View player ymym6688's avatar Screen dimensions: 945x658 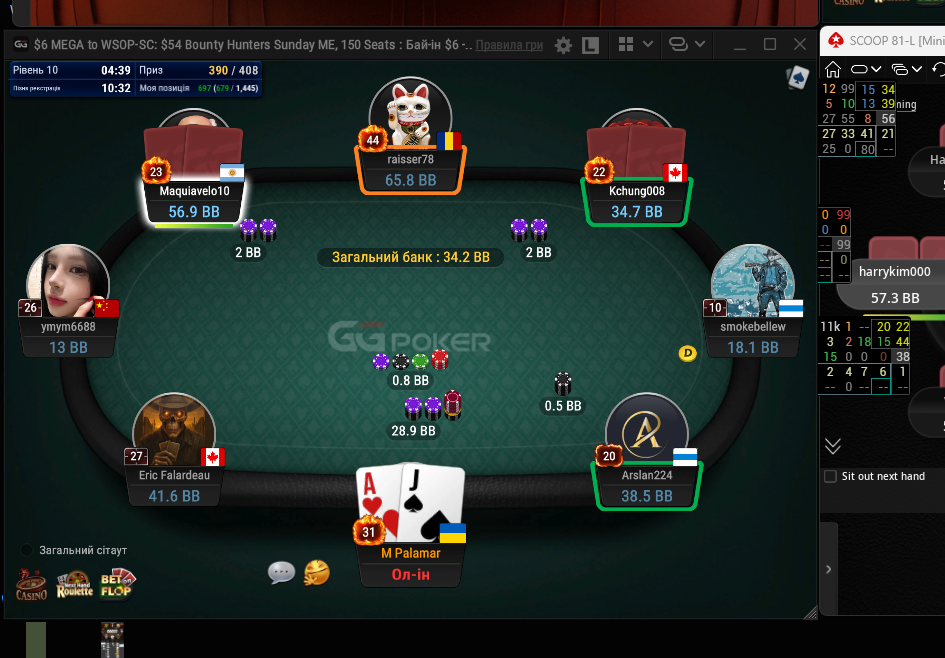point(68,283)
